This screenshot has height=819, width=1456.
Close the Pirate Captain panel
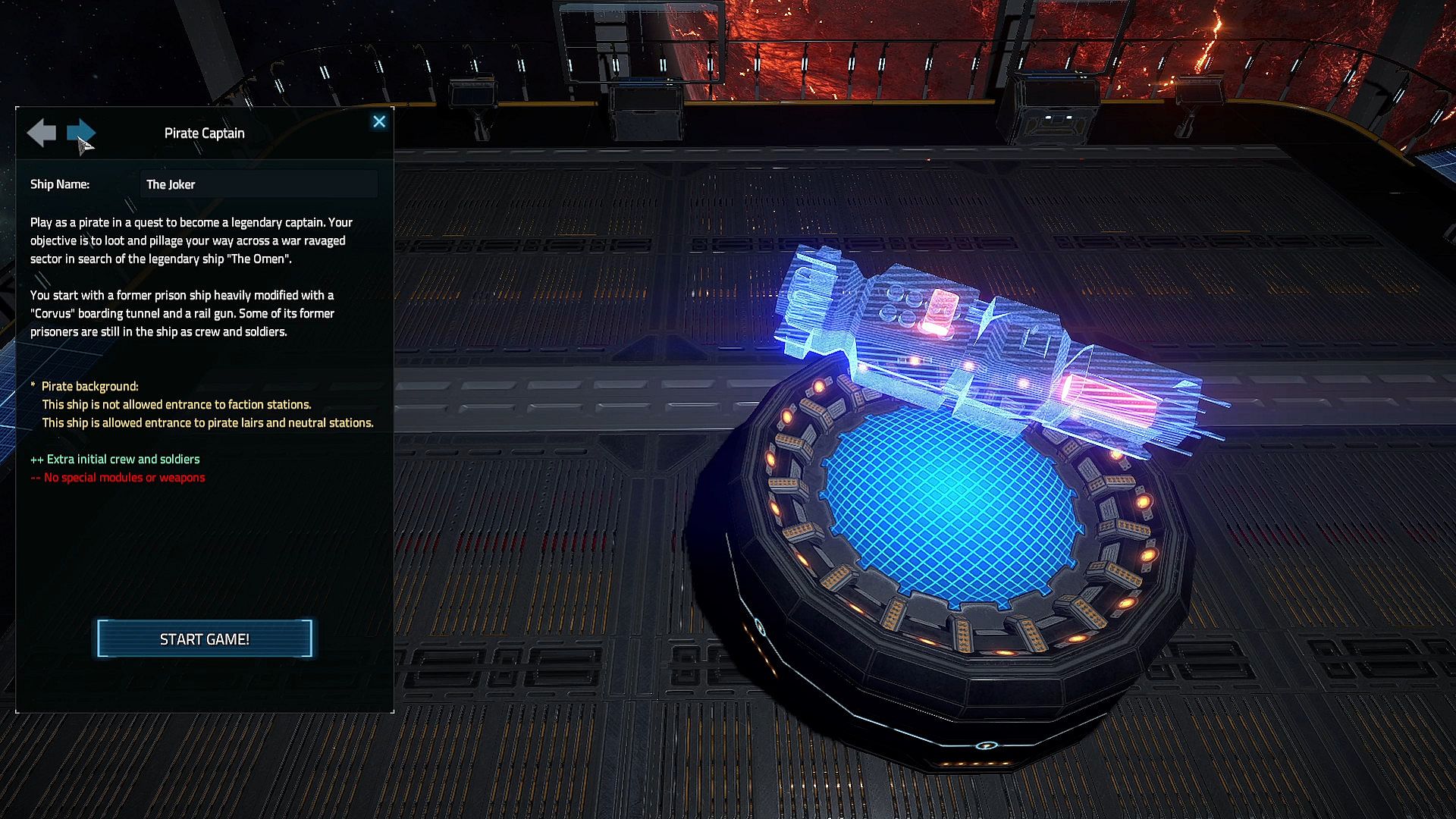coord(379,121)
